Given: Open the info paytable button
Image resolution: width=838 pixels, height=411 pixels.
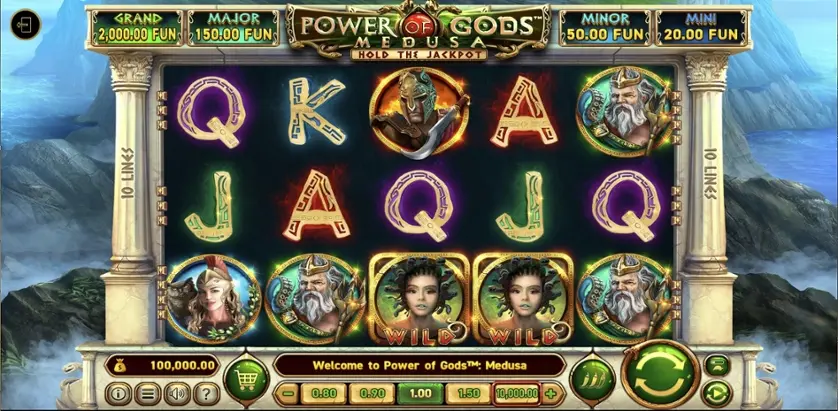Looking at the screenshot, I should (x=119, y=394).
